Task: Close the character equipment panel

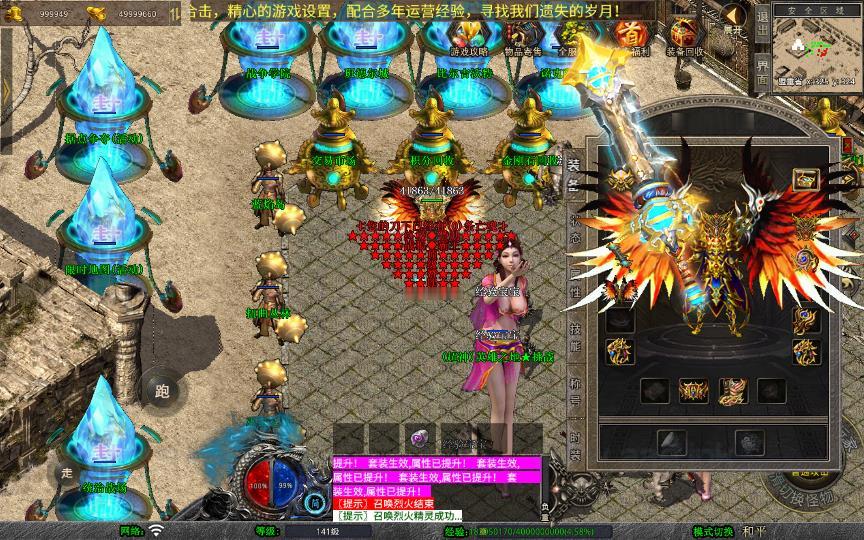Action: pos(849,146)
